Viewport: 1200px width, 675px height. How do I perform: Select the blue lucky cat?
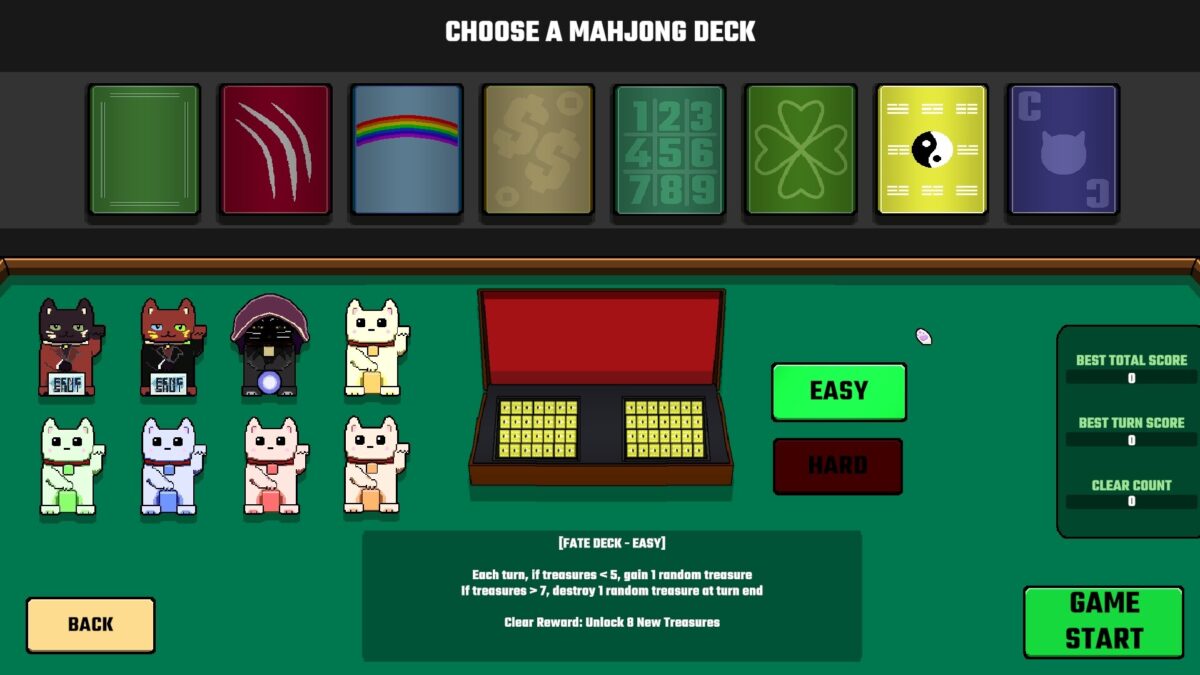170,467
